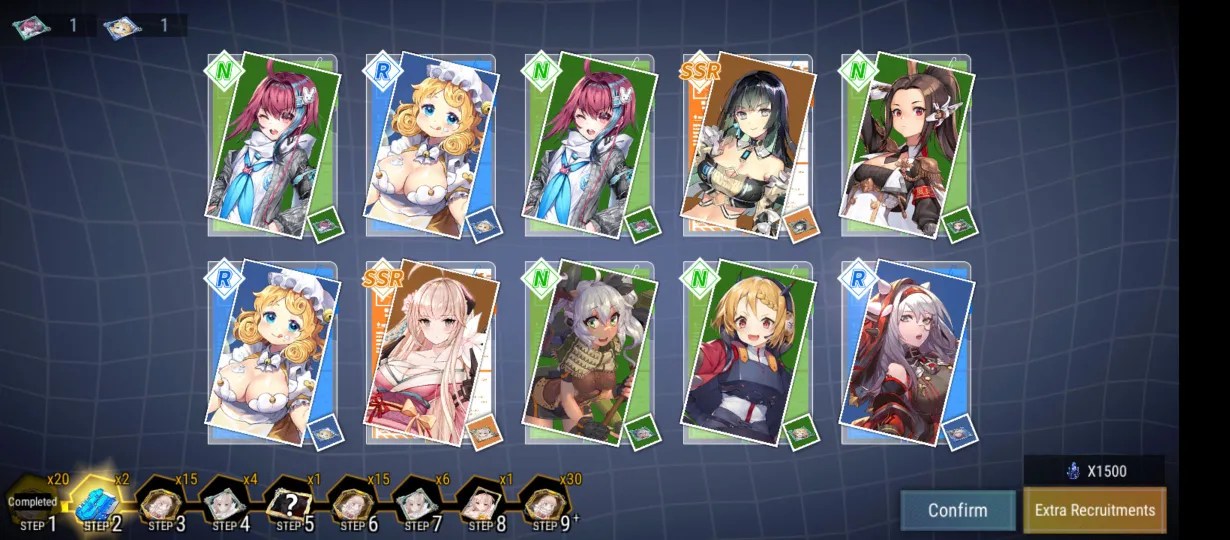The width and height of the screenshot is (1230, 540).
Task: Choose the N short blonde girl in red jacket
Action: coord(745,353)
